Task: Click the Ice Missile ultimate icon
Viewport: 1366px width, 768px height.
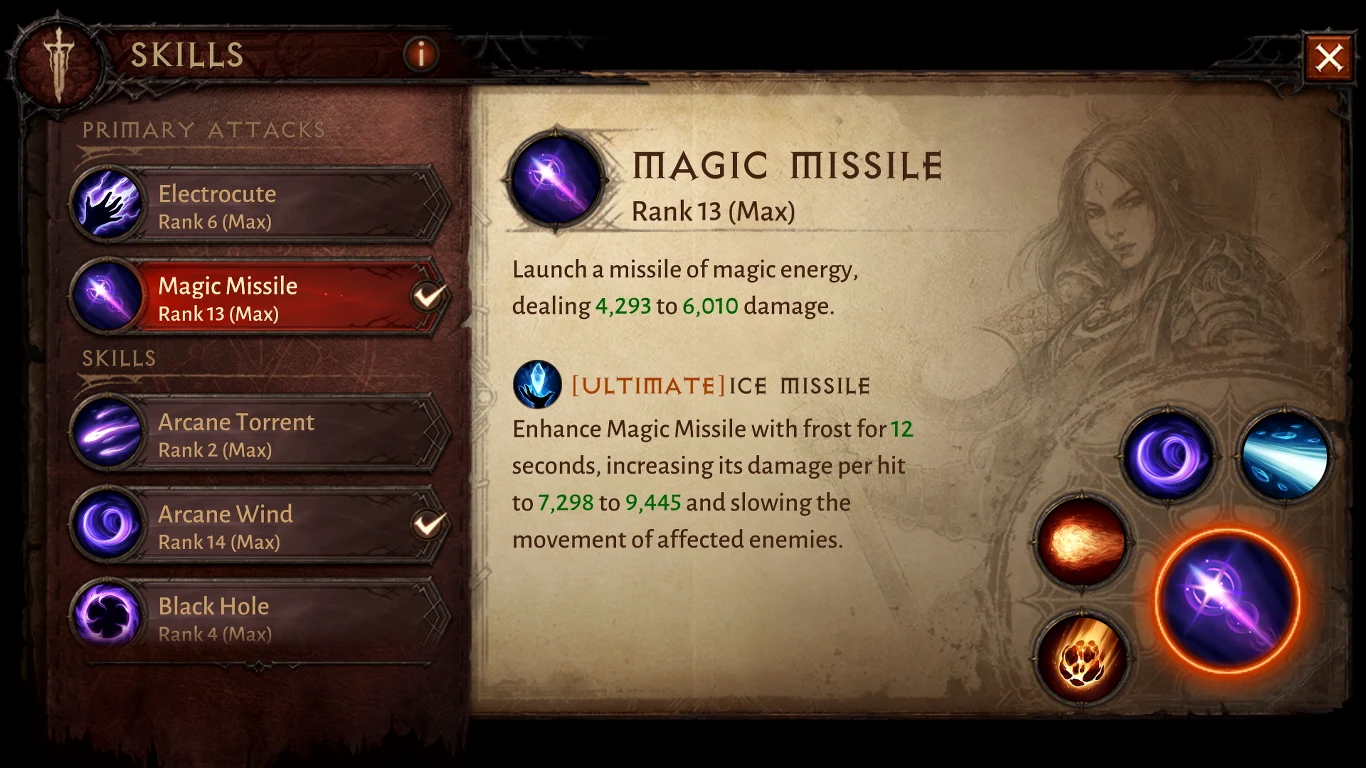Action: coord(538,384)
